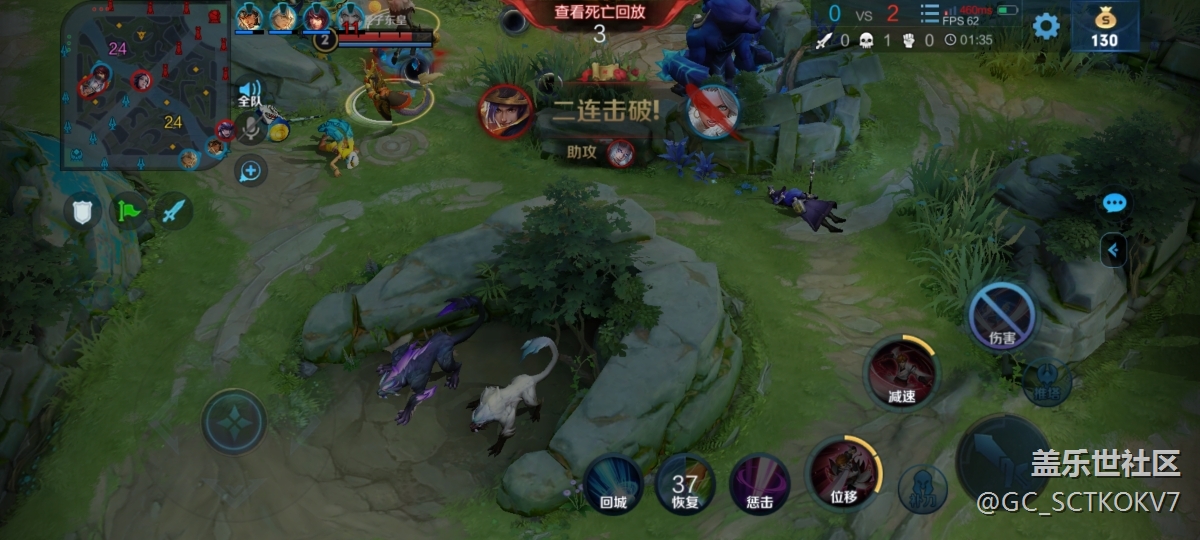This screenshot has height=540, width=1200.
Task: Open the gold bag shop showing 130
Action: pyautogui.click(x=1104, y=26)
